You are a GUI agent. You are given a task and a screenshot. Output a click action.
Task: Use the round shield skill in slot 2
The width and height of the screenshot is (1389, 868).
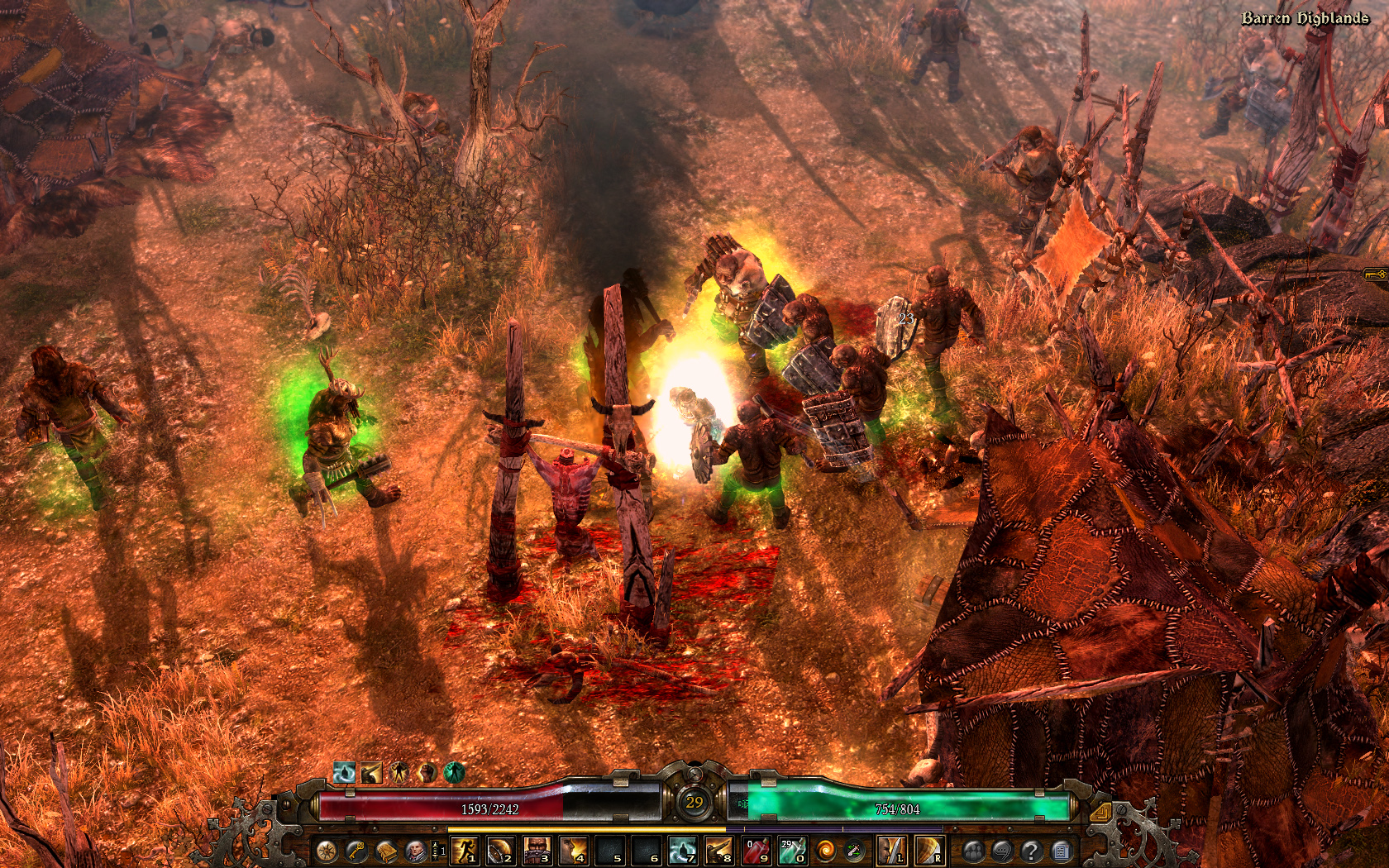click(499, 850)
